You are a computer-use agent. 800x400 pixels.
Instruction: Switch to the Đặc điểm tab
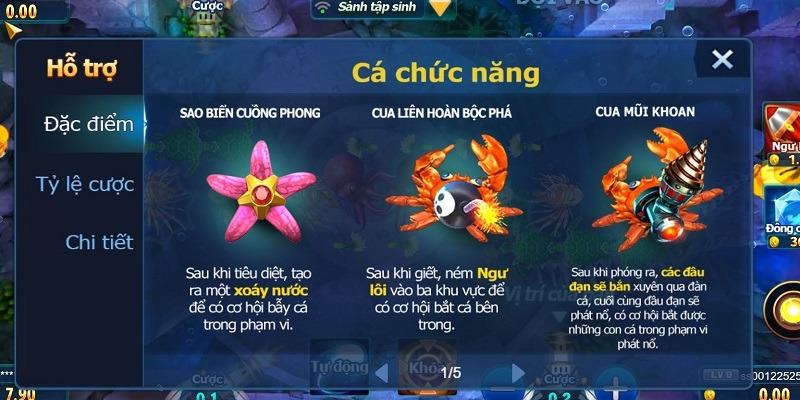[88, 124]
